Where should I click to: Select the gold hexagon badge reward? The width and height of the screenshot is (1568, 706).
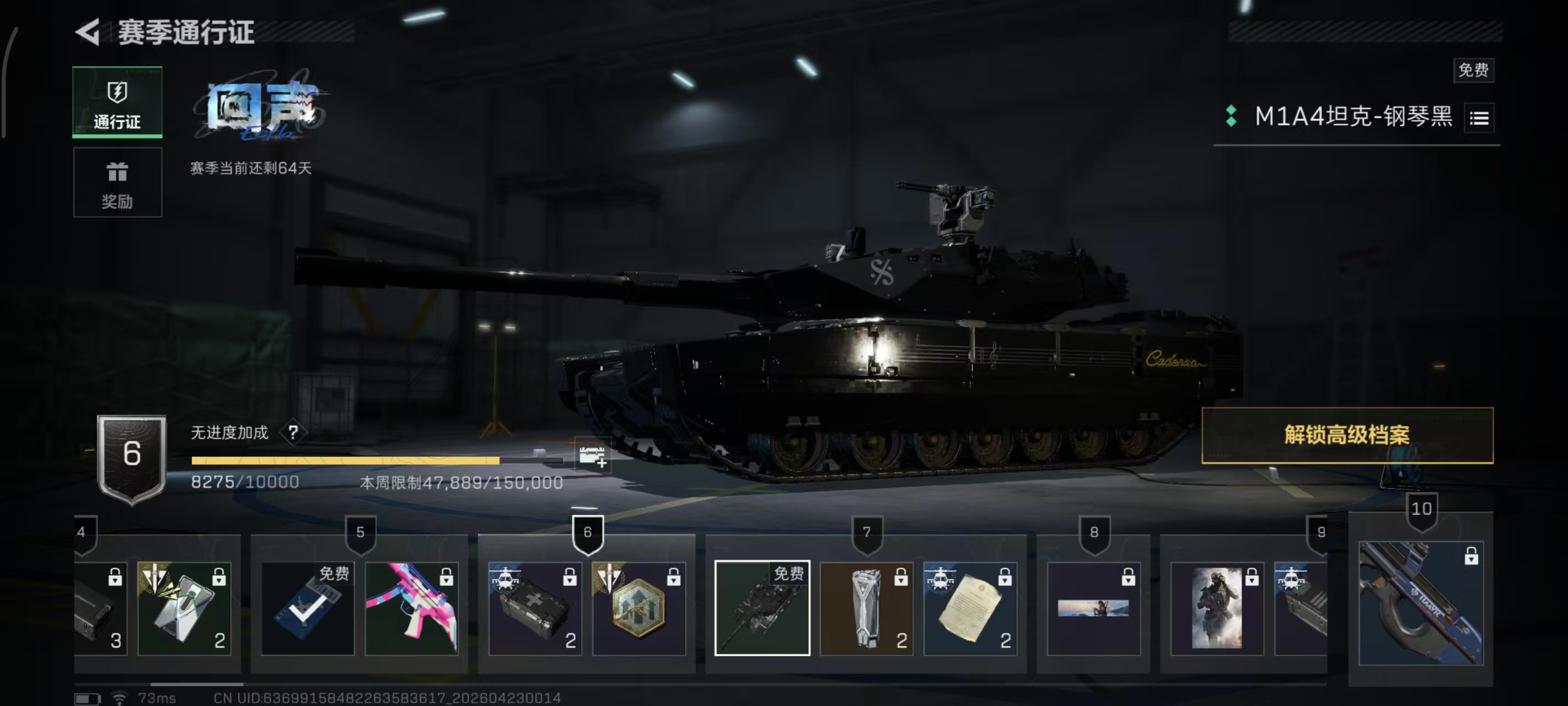pos(638,608)
